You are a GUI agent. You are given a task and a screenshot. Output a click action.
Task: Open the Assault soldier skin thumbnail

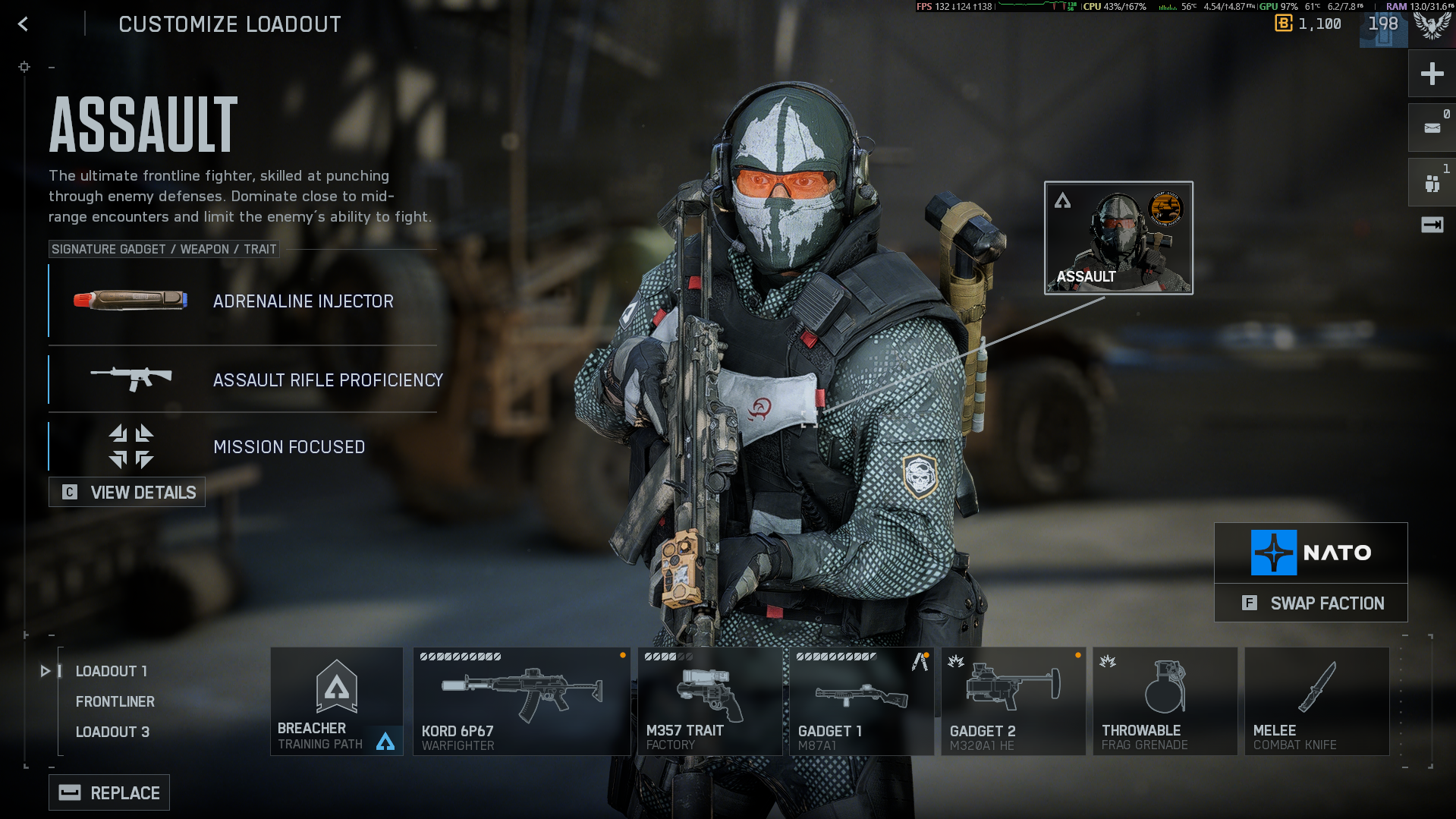1118,238
